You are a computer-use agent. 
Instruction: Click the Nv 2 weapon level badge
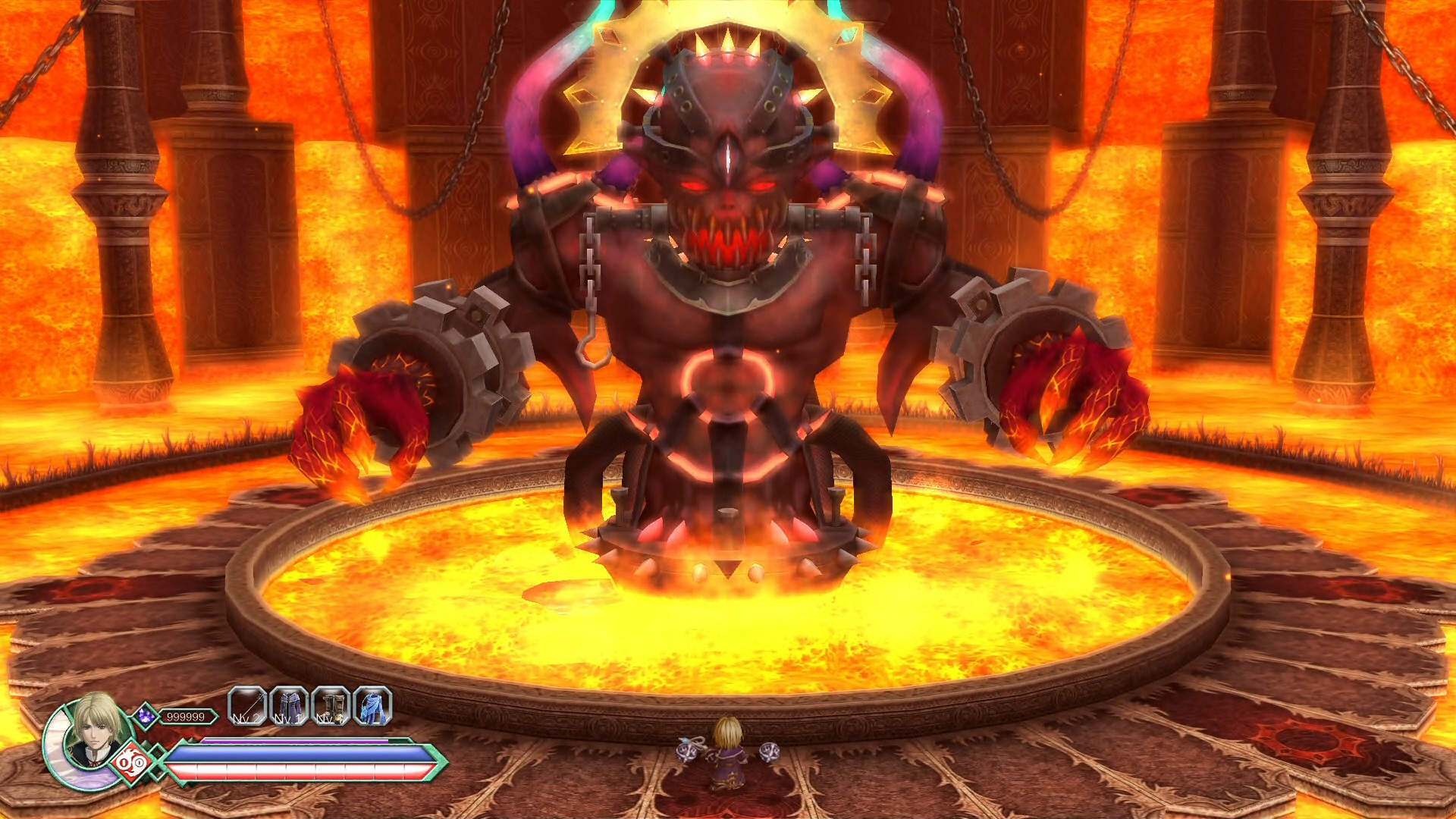pyautogui.click(x=246, y=719)
